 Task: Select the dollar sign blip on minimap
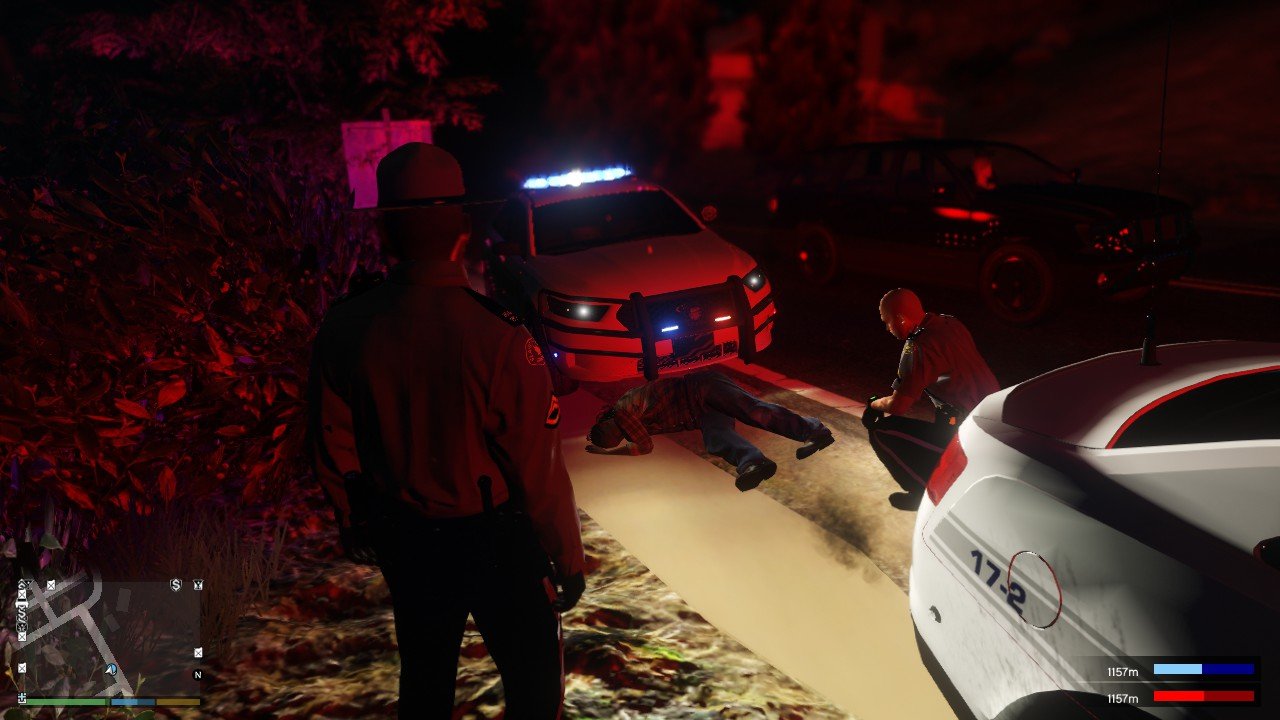[x=176, y=585]
